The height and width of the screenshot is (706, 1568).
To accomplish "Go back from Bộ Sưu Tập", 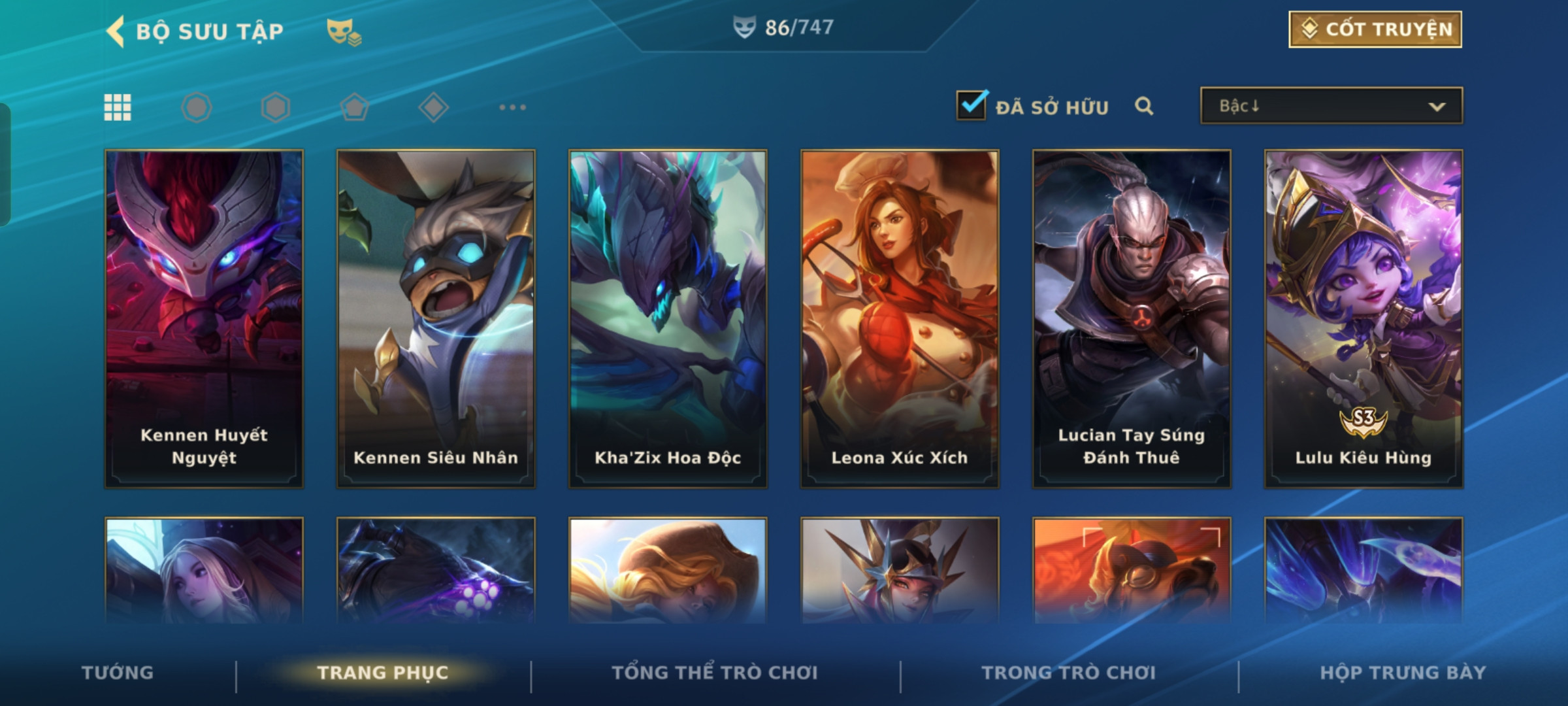I will coord(116,31).
